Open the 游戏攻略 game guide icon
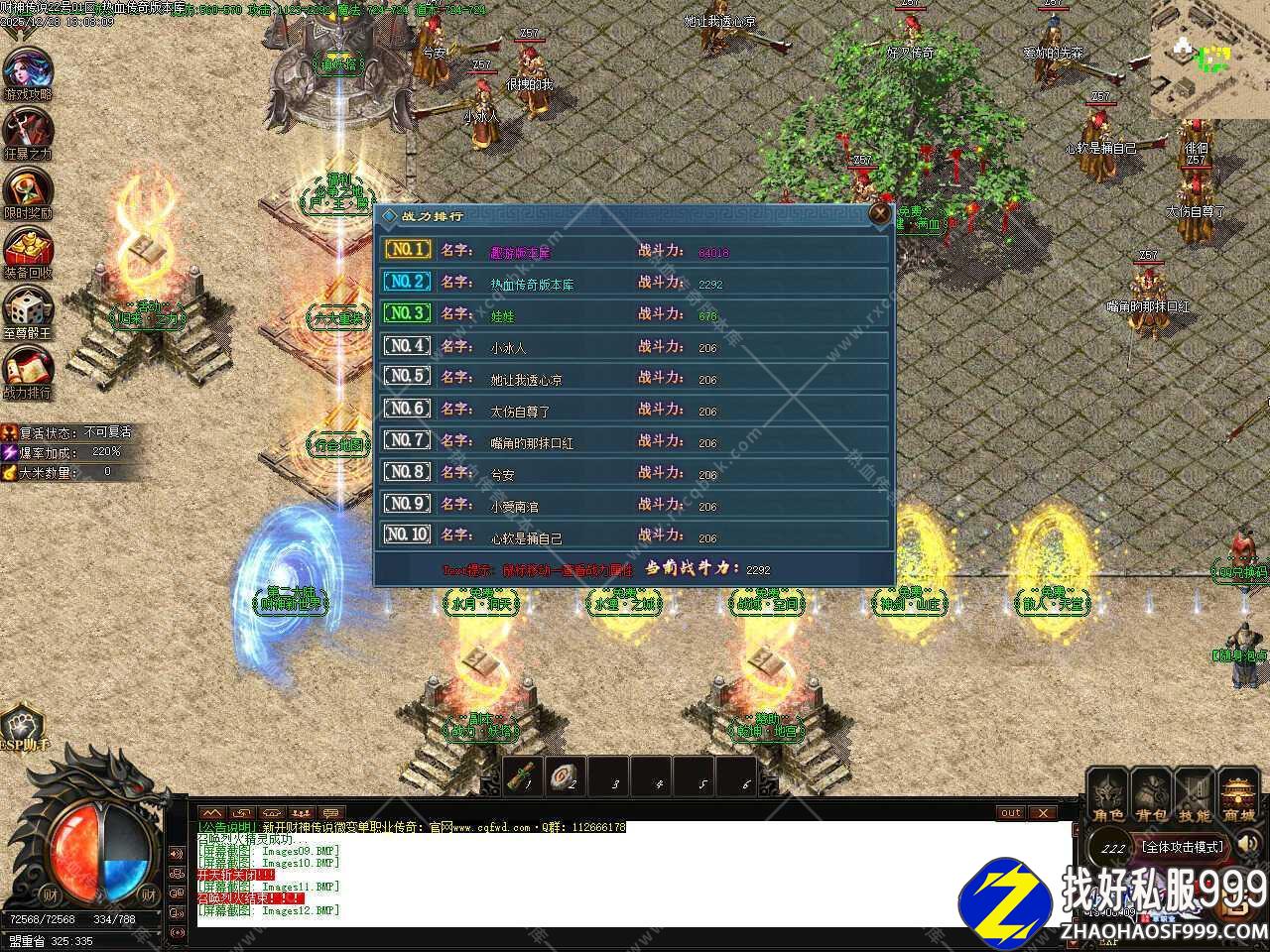Viewport: 1270px width, 952px height. (x=27, y=71)
